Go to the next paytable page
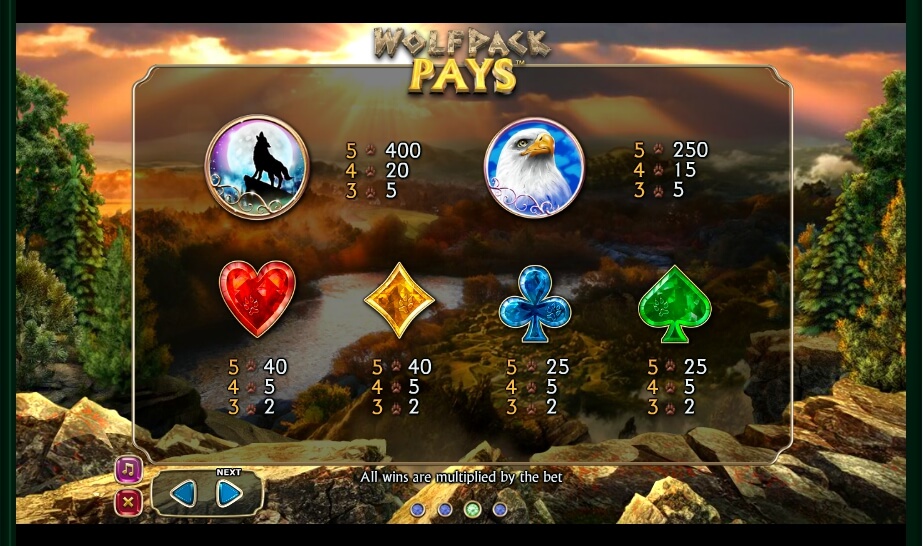This screenshot has height=546, width=923. point(230,493)
